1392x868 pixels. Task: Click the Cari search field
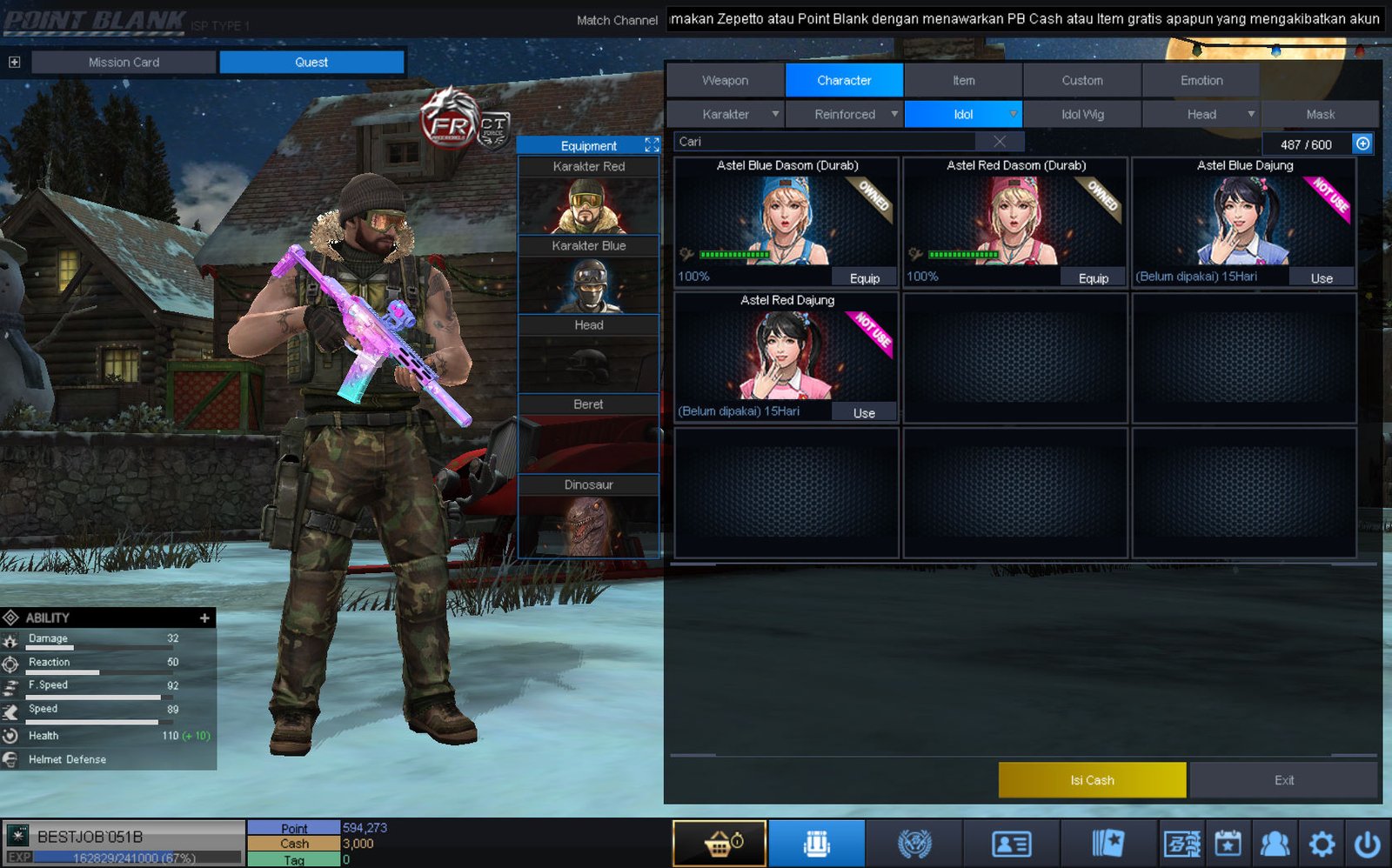tap(826, 142)
